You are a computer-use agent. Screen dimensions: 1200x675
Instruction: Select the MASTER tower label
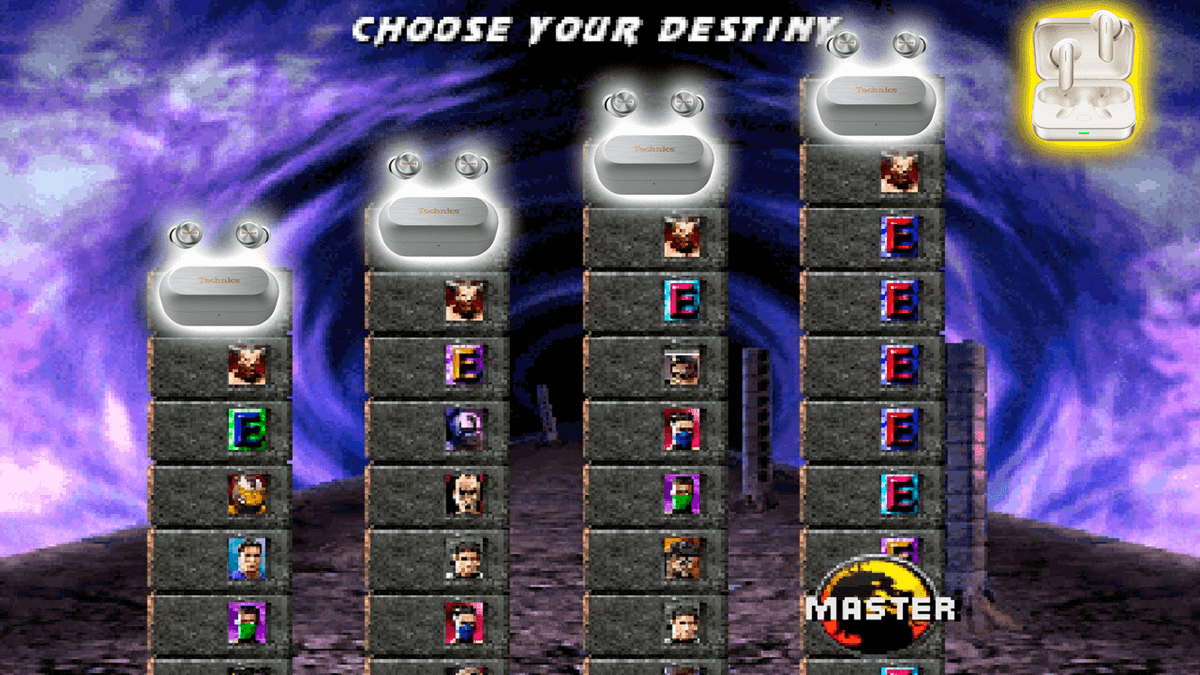coord(880,607)
